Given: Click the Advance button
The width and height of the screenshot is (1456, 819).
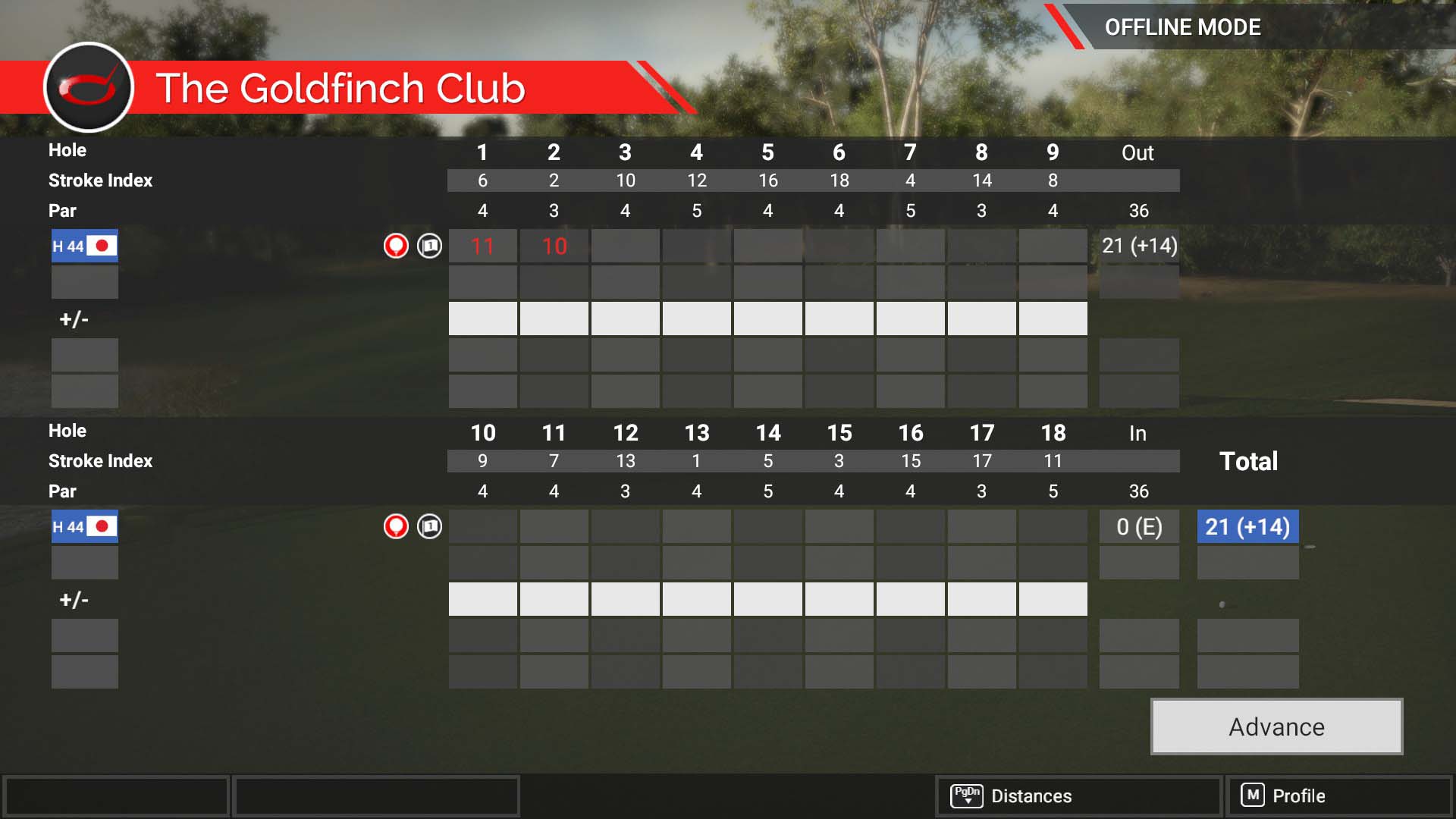Looking at the screenshot, I should point(1276,726).
